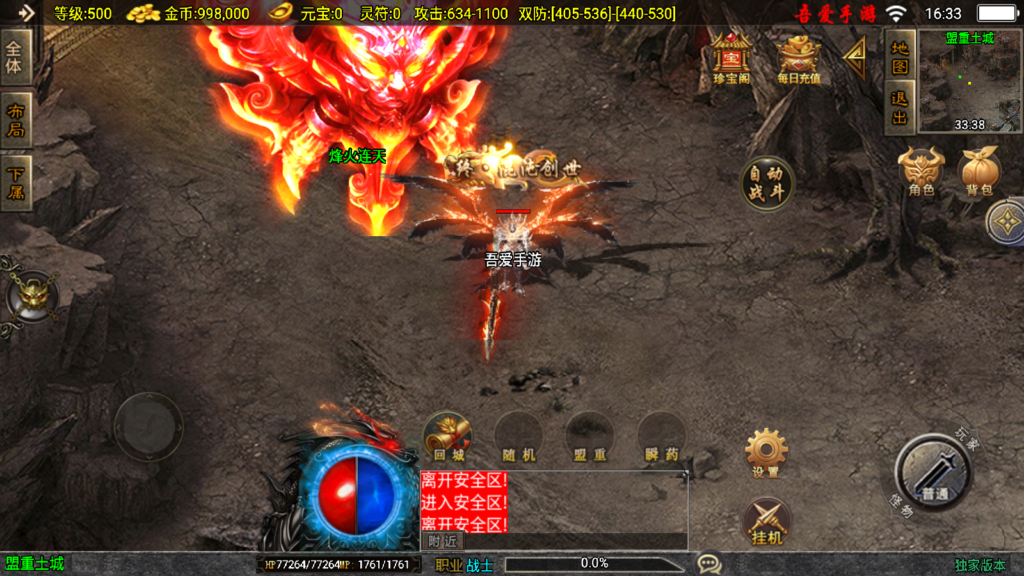Tap the 地图 map button
Screen dimensions: 1024x576
(900, 55)
